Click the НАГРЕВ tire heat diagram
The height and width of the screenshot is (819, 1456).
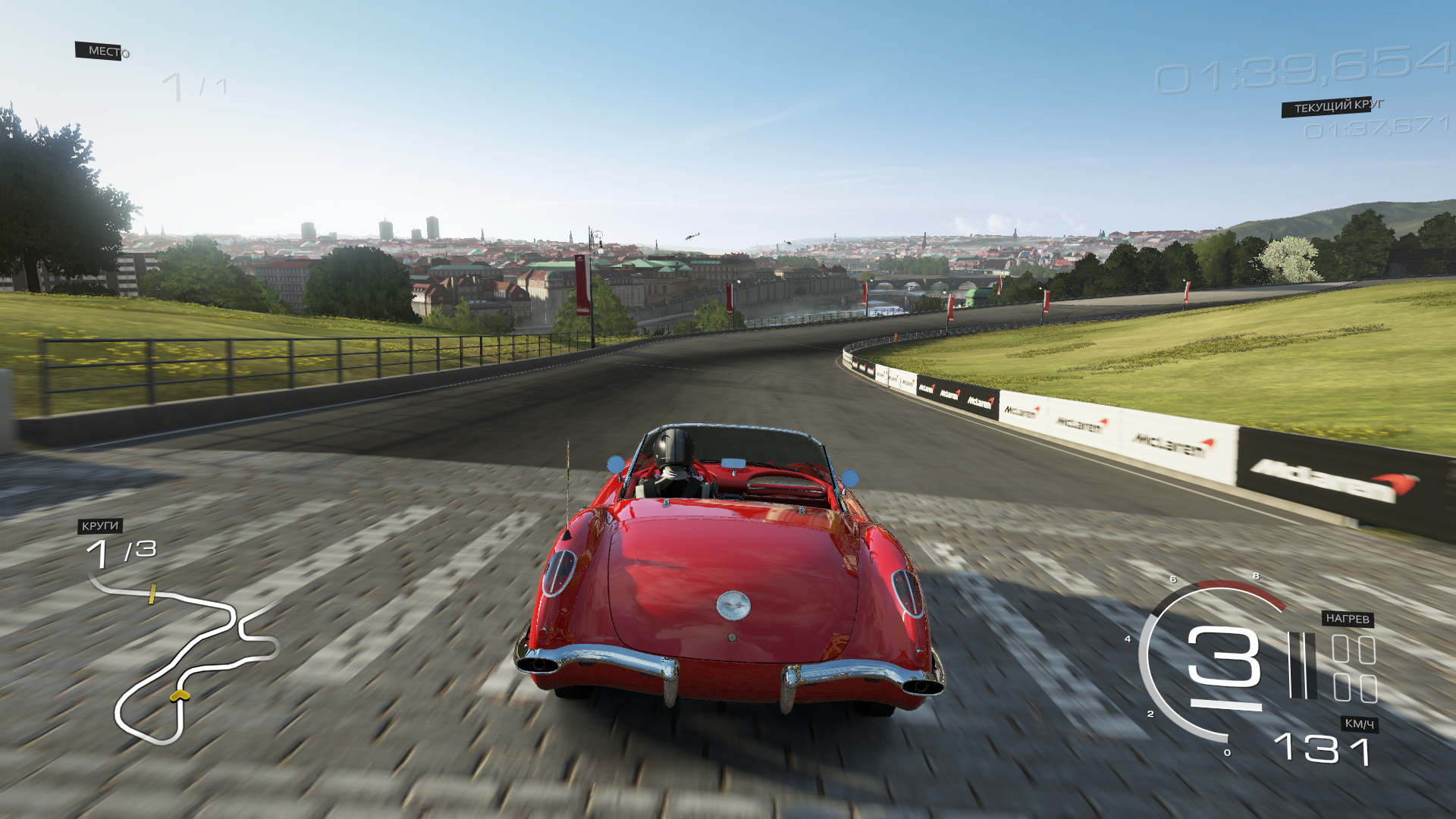click(1354, 669)
